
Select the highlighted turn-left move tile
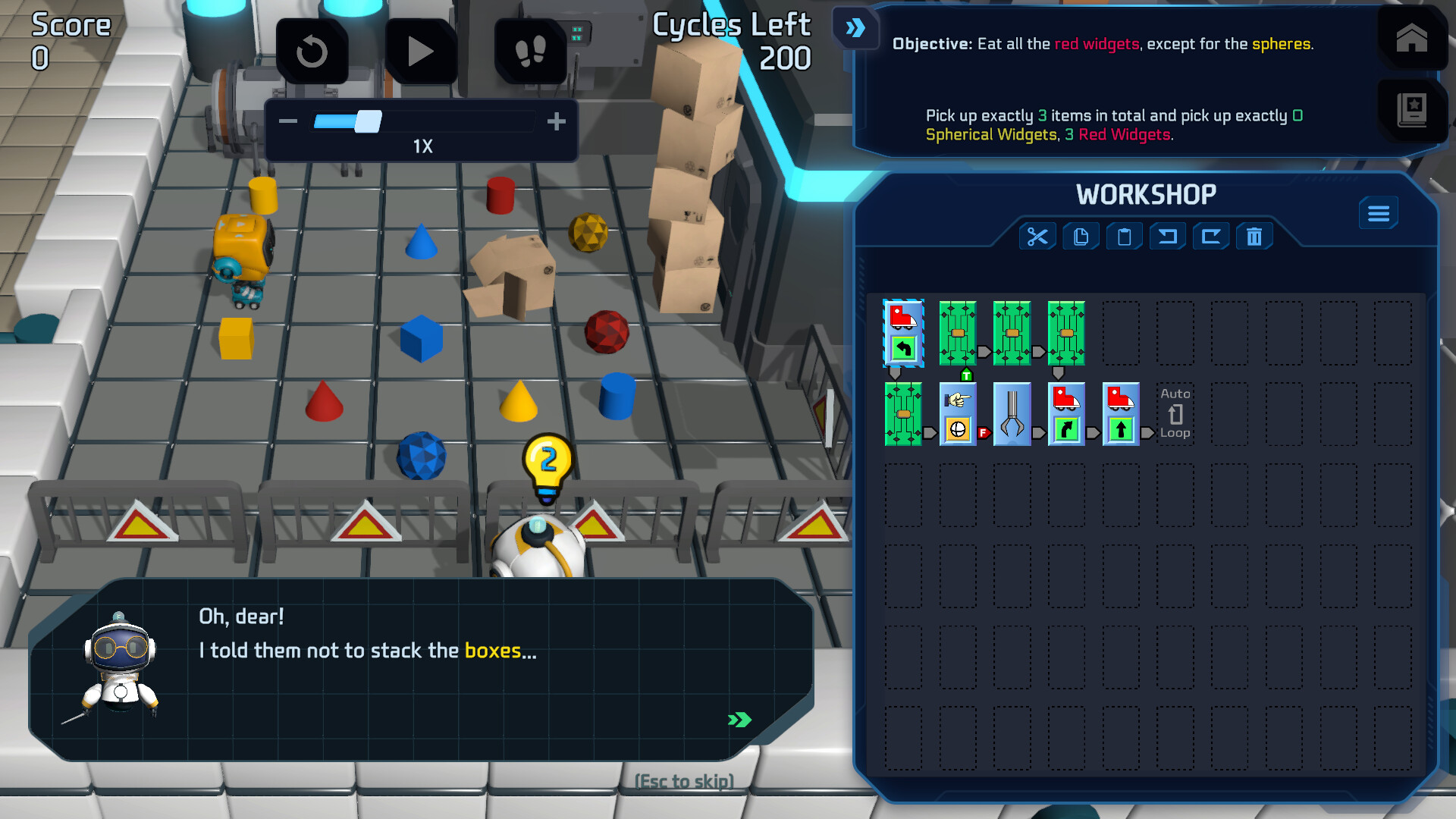[903, 334]
